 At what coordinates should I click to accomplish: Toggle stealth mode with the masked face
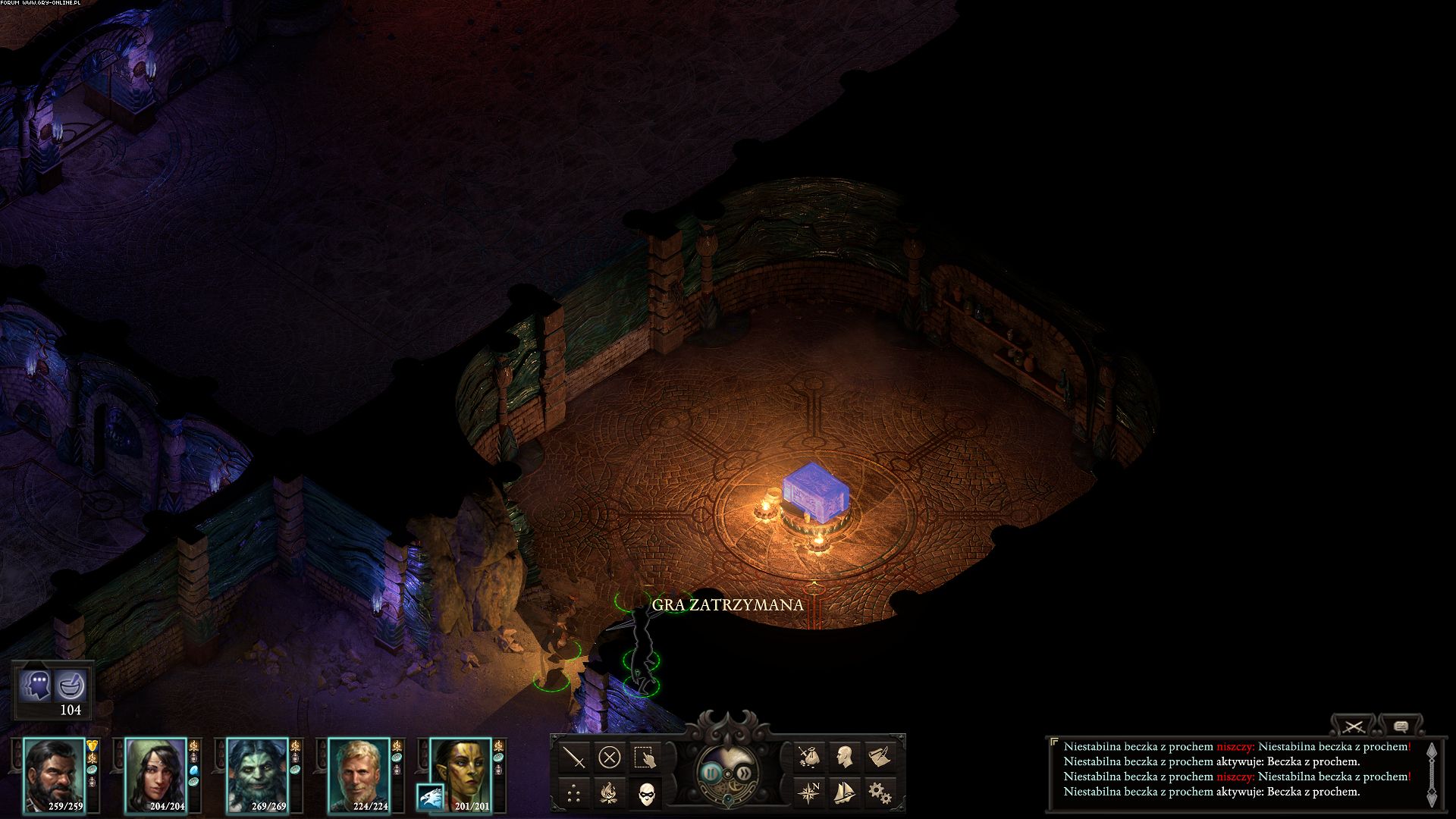(x=645, y=793)
